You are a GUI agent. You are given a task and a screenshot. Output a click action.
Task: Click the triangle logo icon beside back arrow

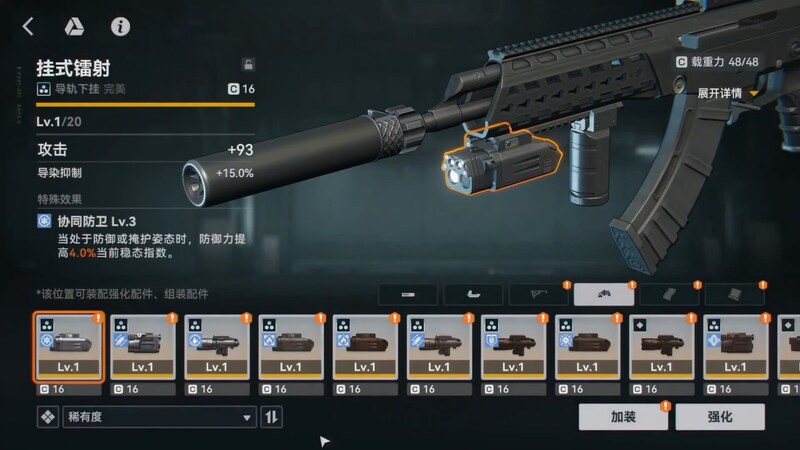tap(73, 27)
